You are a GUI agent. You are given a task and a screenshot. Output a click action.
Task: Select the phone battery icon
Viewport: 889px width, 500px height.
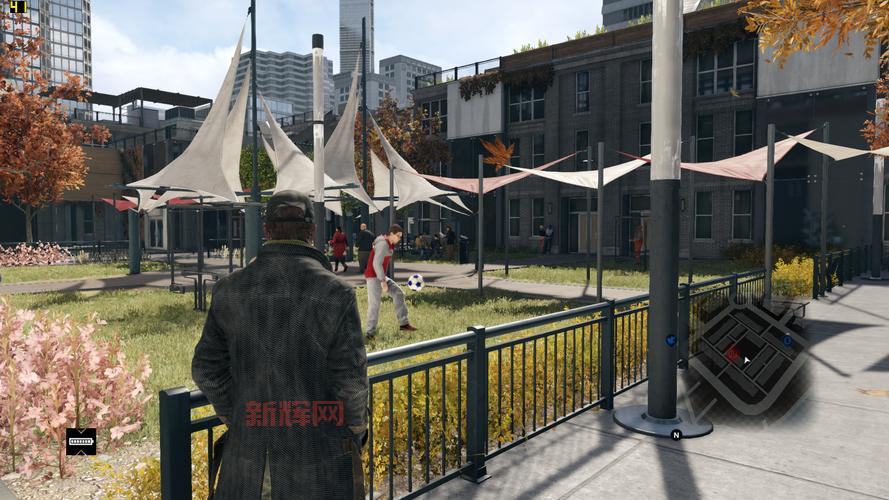coord(81,441)
